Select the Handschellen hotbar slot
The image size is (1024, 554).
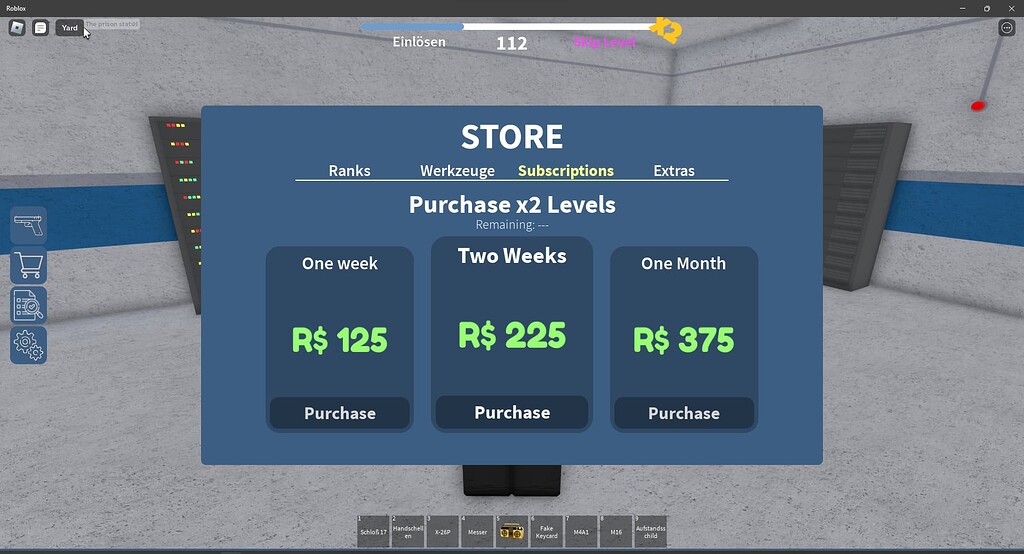(x=408, y=532)
